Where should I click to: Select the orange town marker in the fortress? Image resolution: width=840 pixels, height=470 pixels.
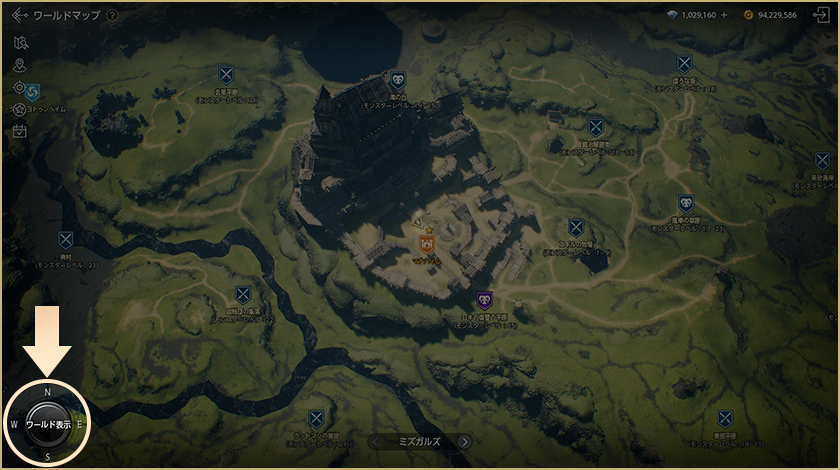pos(425,243)
